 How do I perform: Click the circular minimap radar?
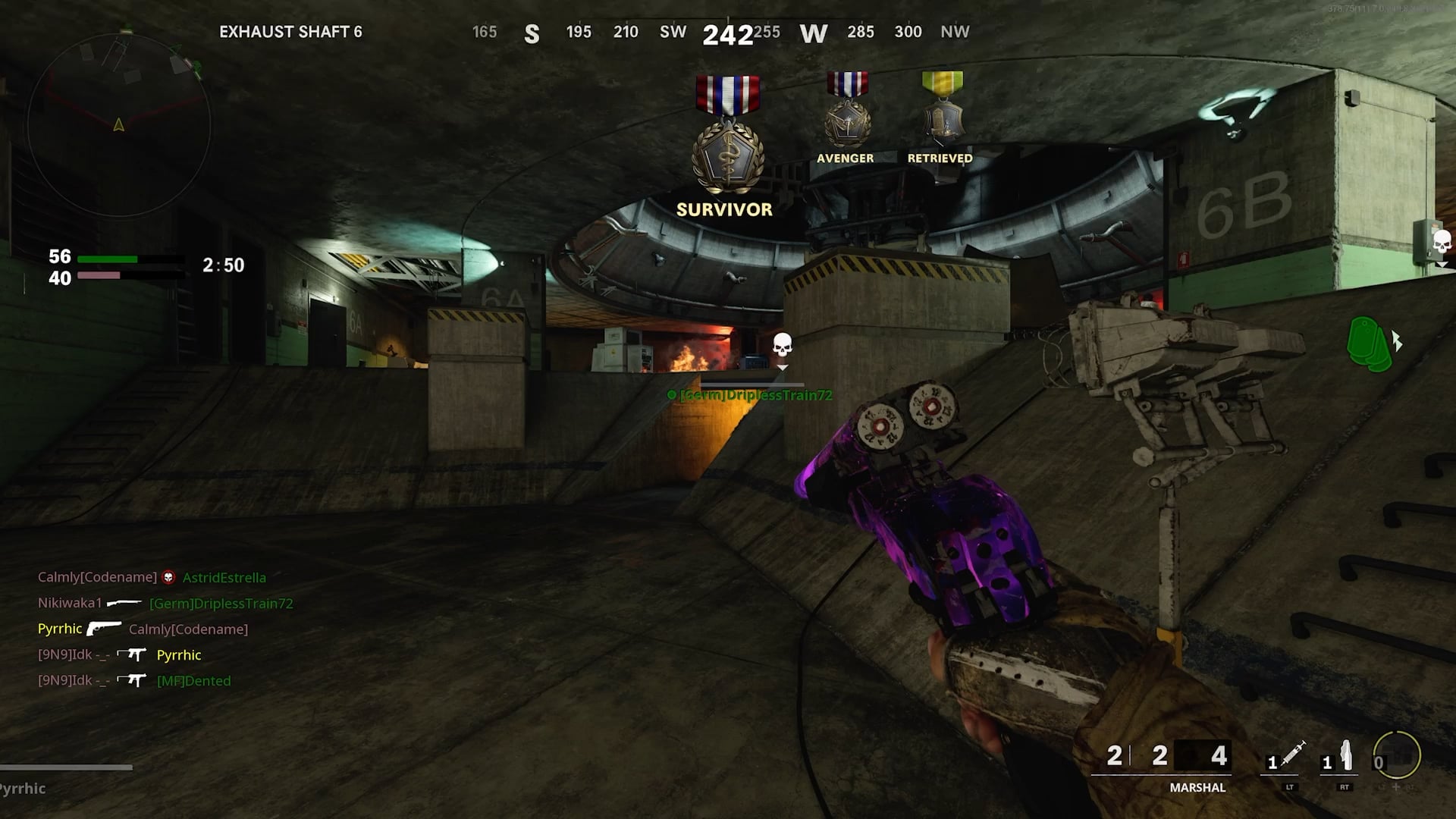(119, 125)
